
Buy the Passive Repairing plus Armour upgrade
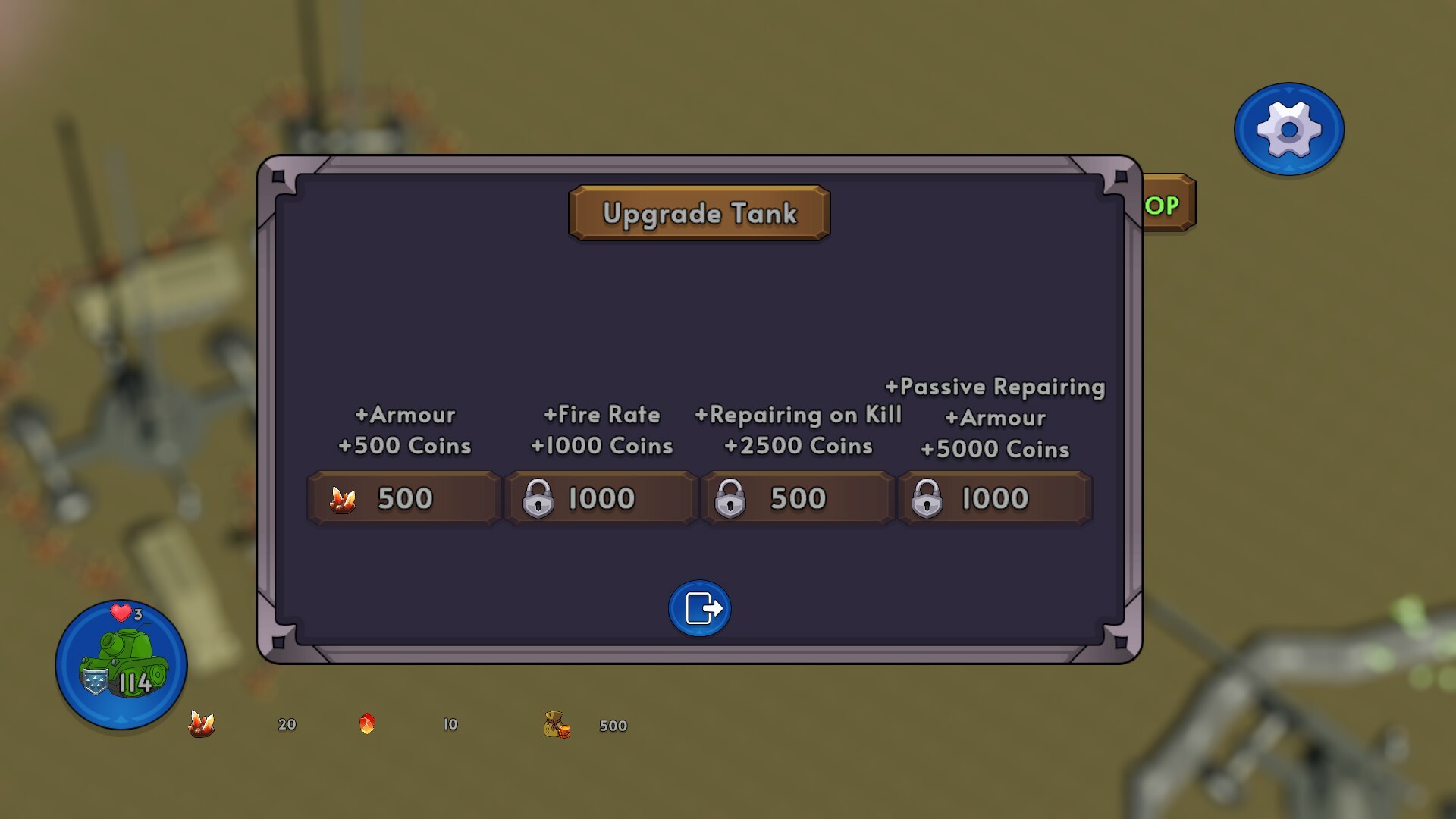click(x=994, y=498)
